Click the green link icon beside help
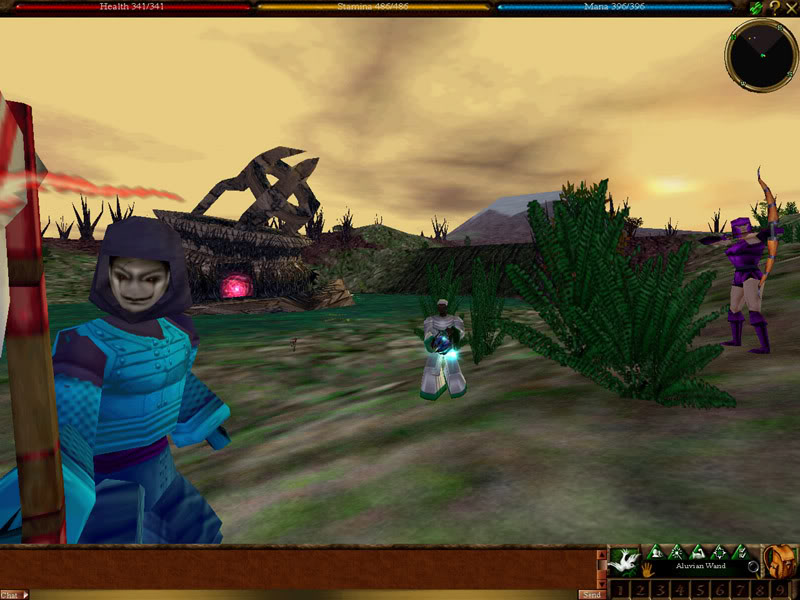The width and height of the screenshot is (800, 600). click(x=757, y=7)
